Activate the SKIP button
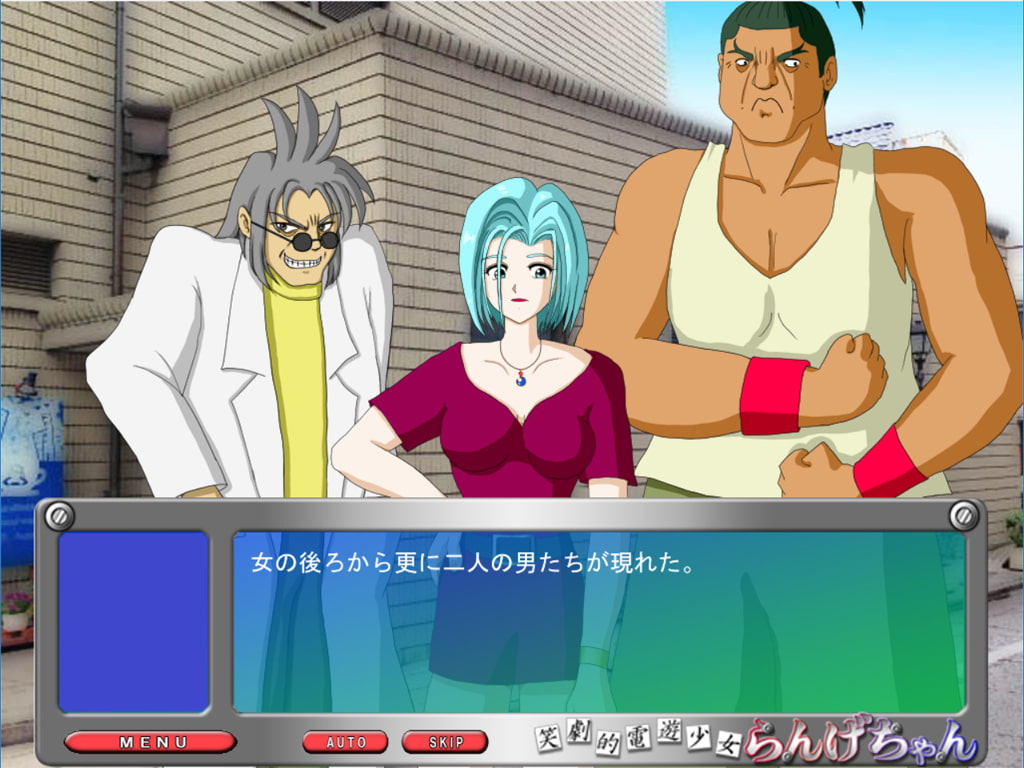Image resolution: width=1024 pixels, height=768 pixels. coord(445,742)
